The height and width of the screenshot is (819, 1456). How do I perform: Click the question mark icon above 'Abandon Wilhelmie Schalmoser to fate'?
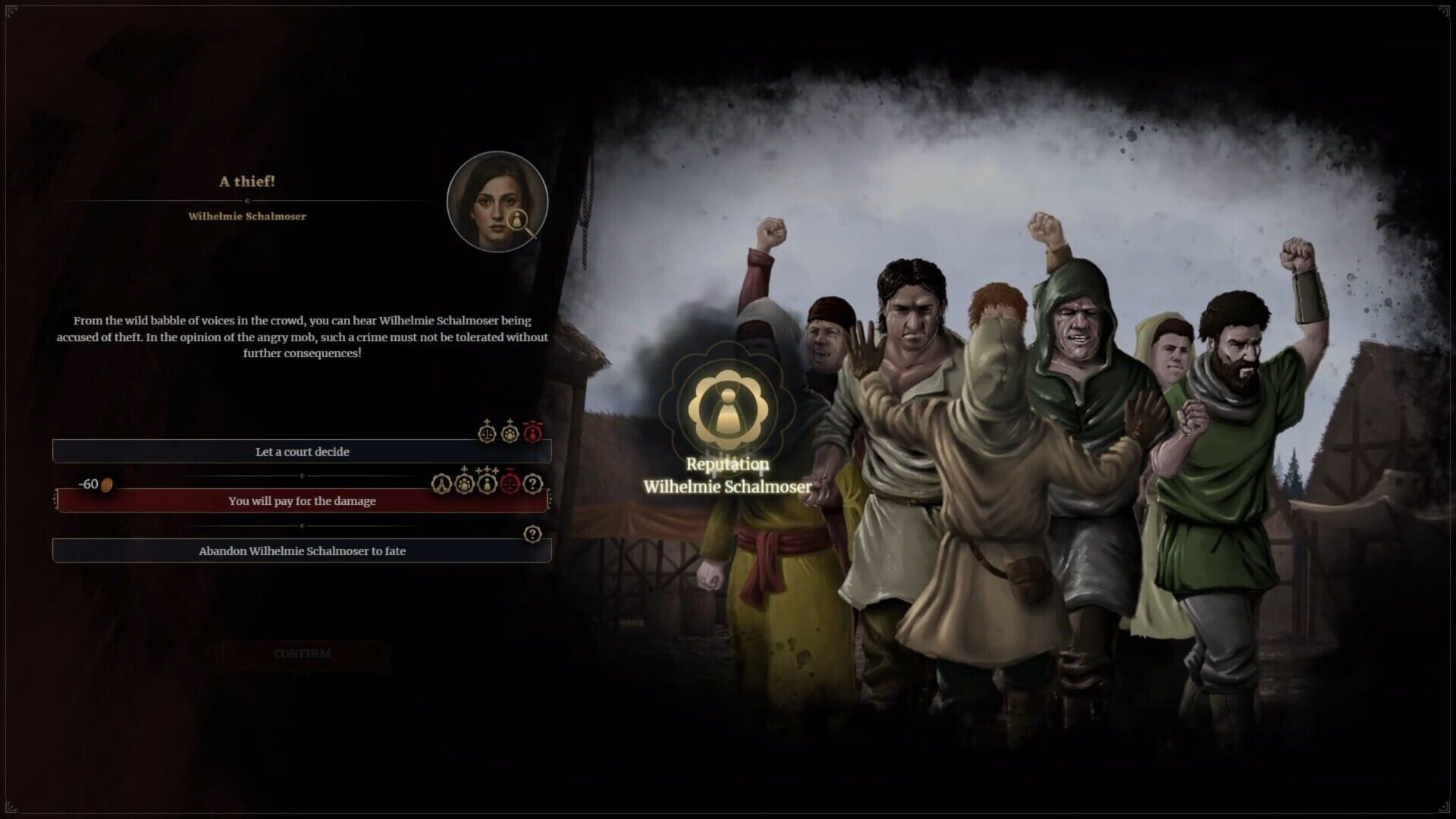pyautogui.click(x=533, y=534)
